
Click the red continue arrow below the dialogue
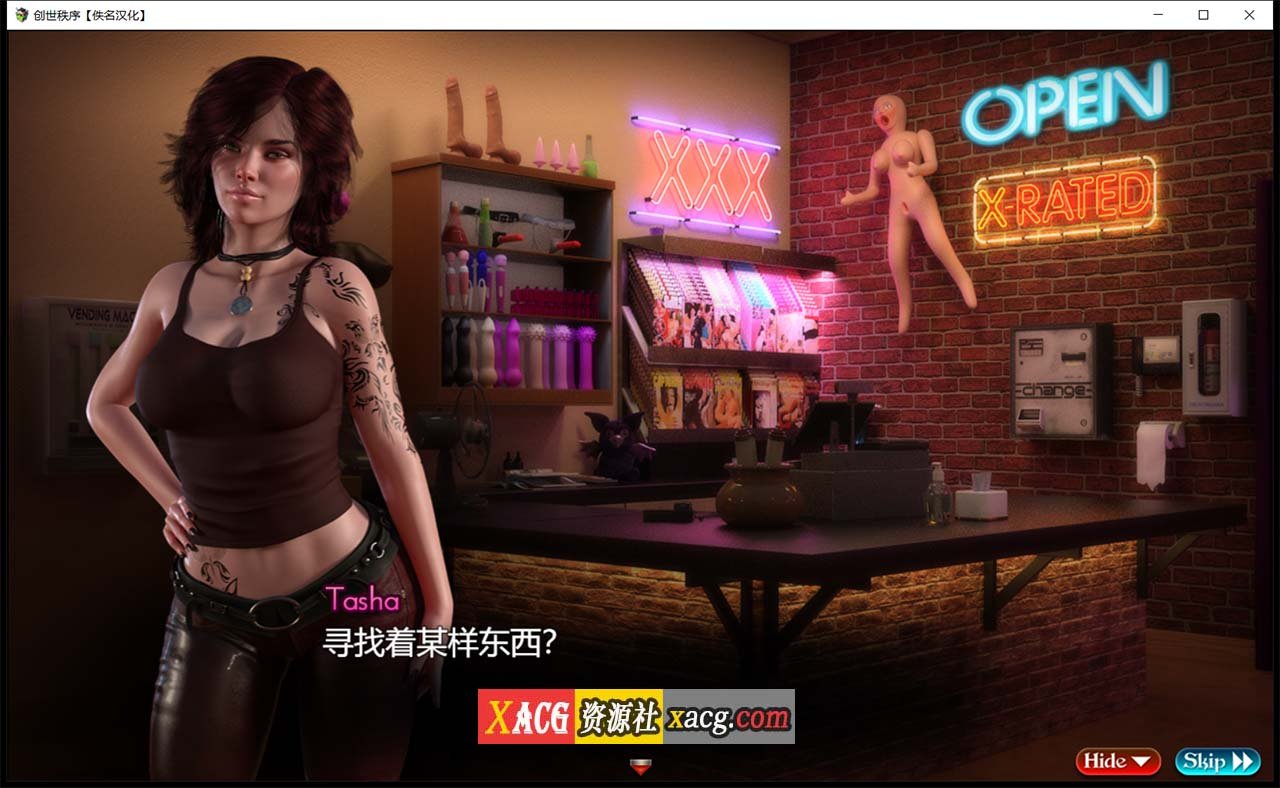pyautogui.click(x=640, y=764)
